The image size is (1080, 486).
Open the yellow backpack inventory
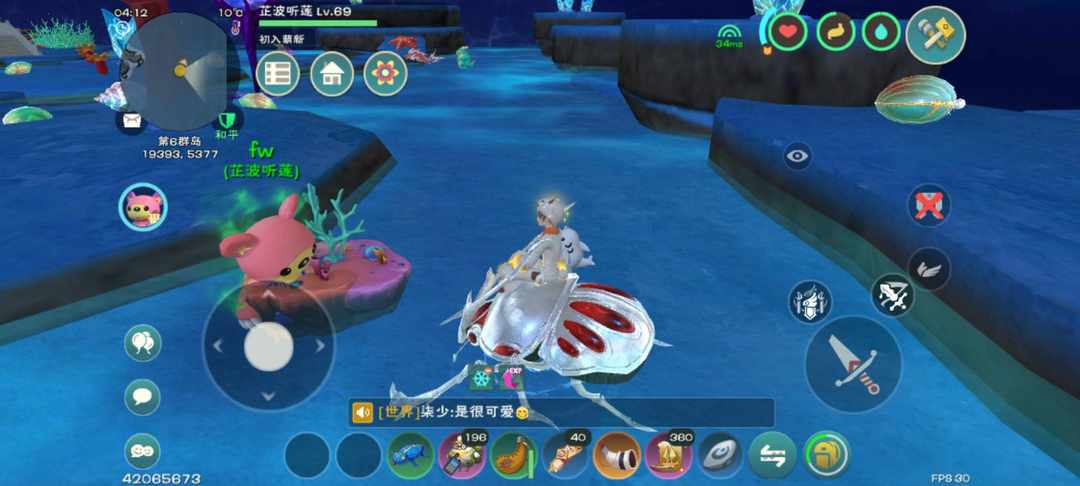click(x=826, y=455)
